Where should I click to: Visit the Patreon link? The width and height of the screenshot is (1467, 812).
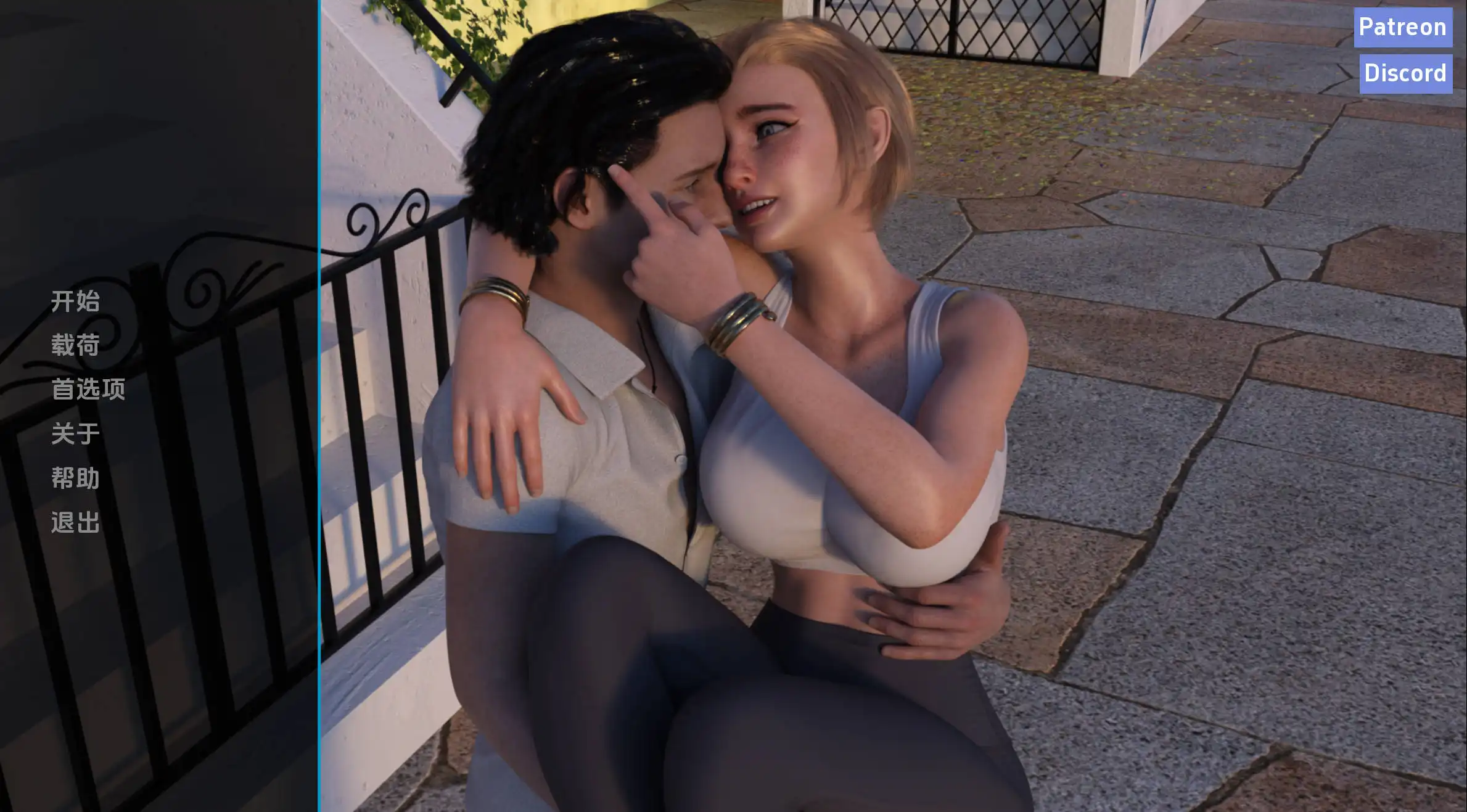tap(1402, 27)
